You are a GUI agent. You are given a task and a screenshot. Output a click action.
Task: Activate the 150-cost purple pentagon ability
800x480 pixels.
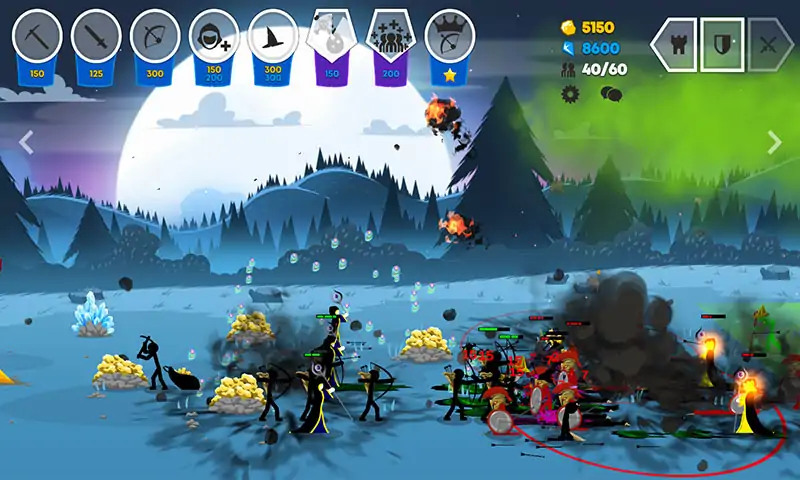point(332,38)
